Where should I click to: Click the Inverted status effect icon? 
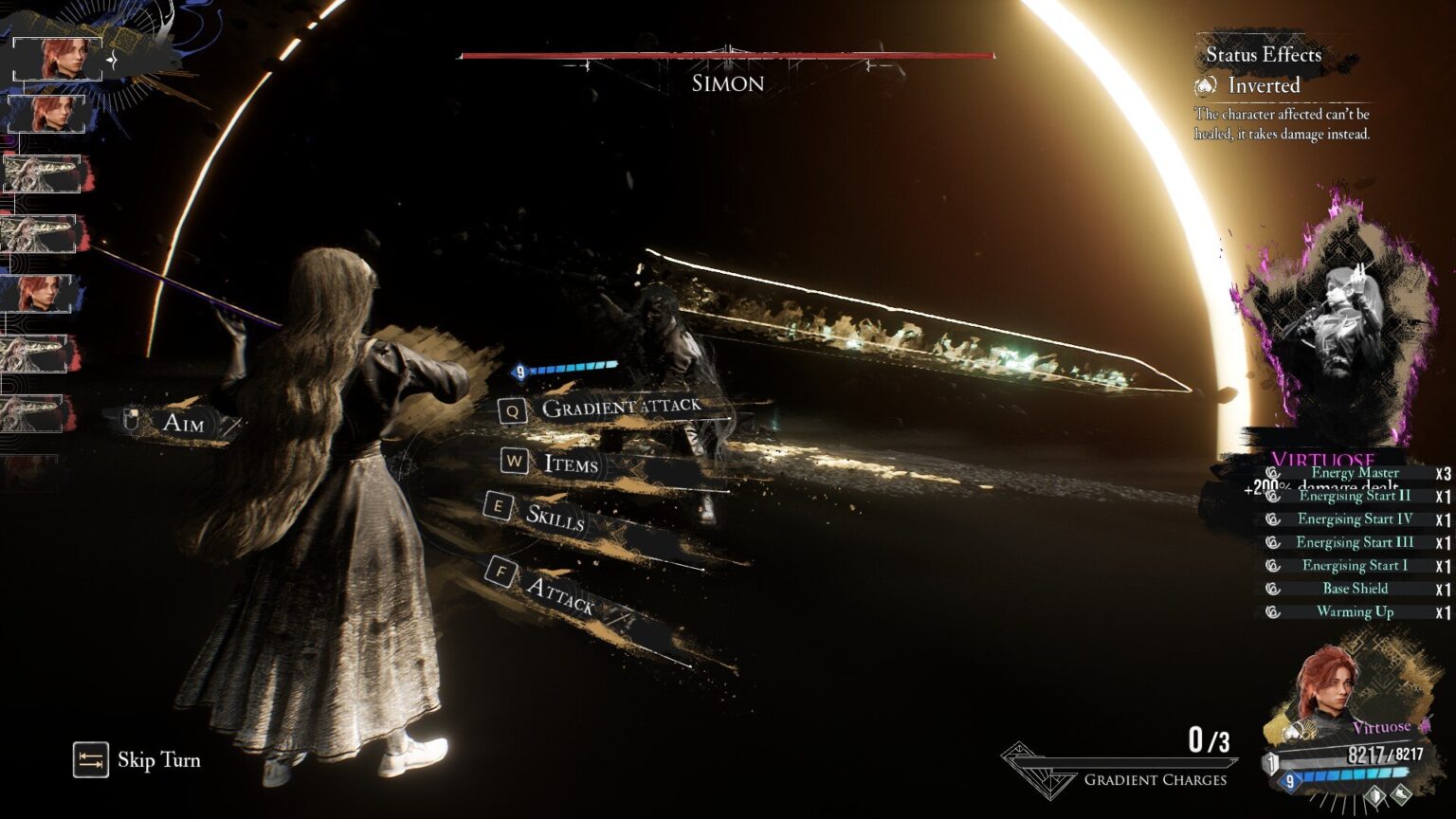point(1206,86)
